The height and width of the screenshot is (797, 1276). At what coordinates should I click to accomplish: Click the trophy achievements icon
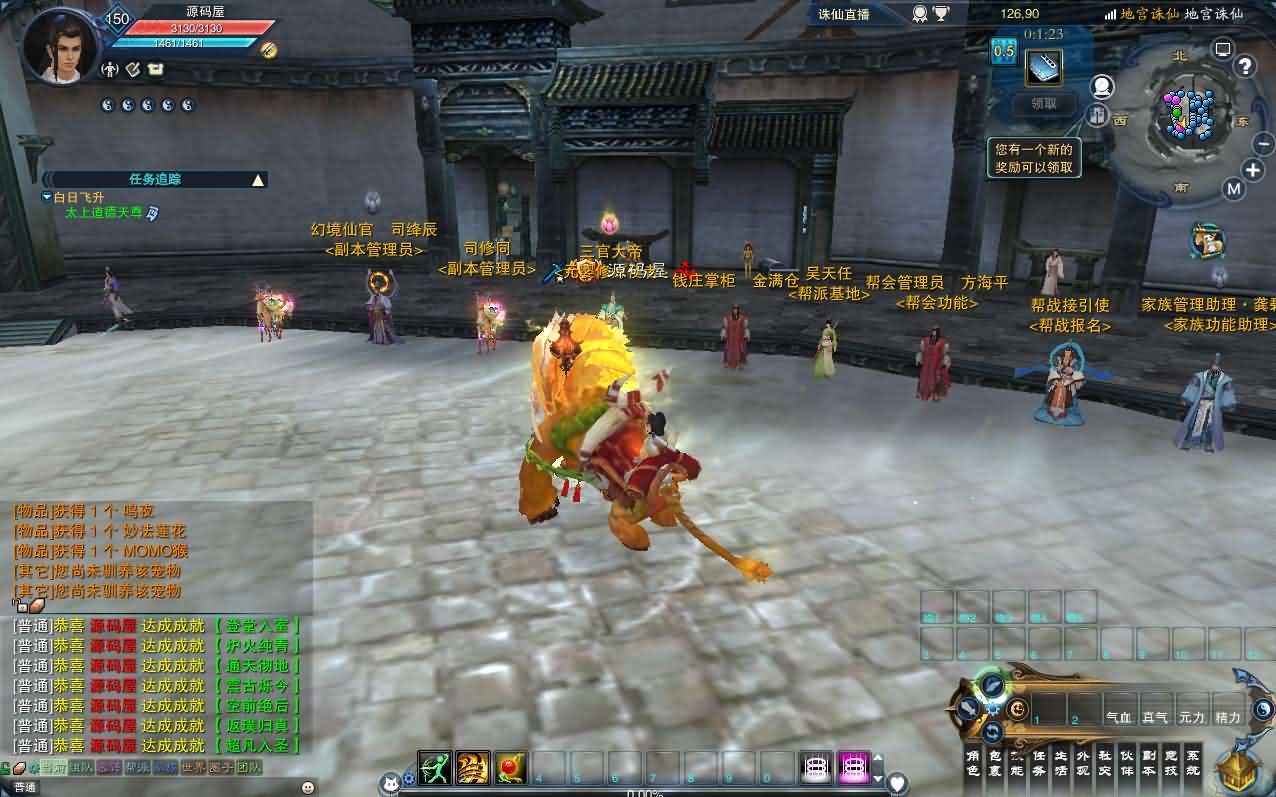941,14
